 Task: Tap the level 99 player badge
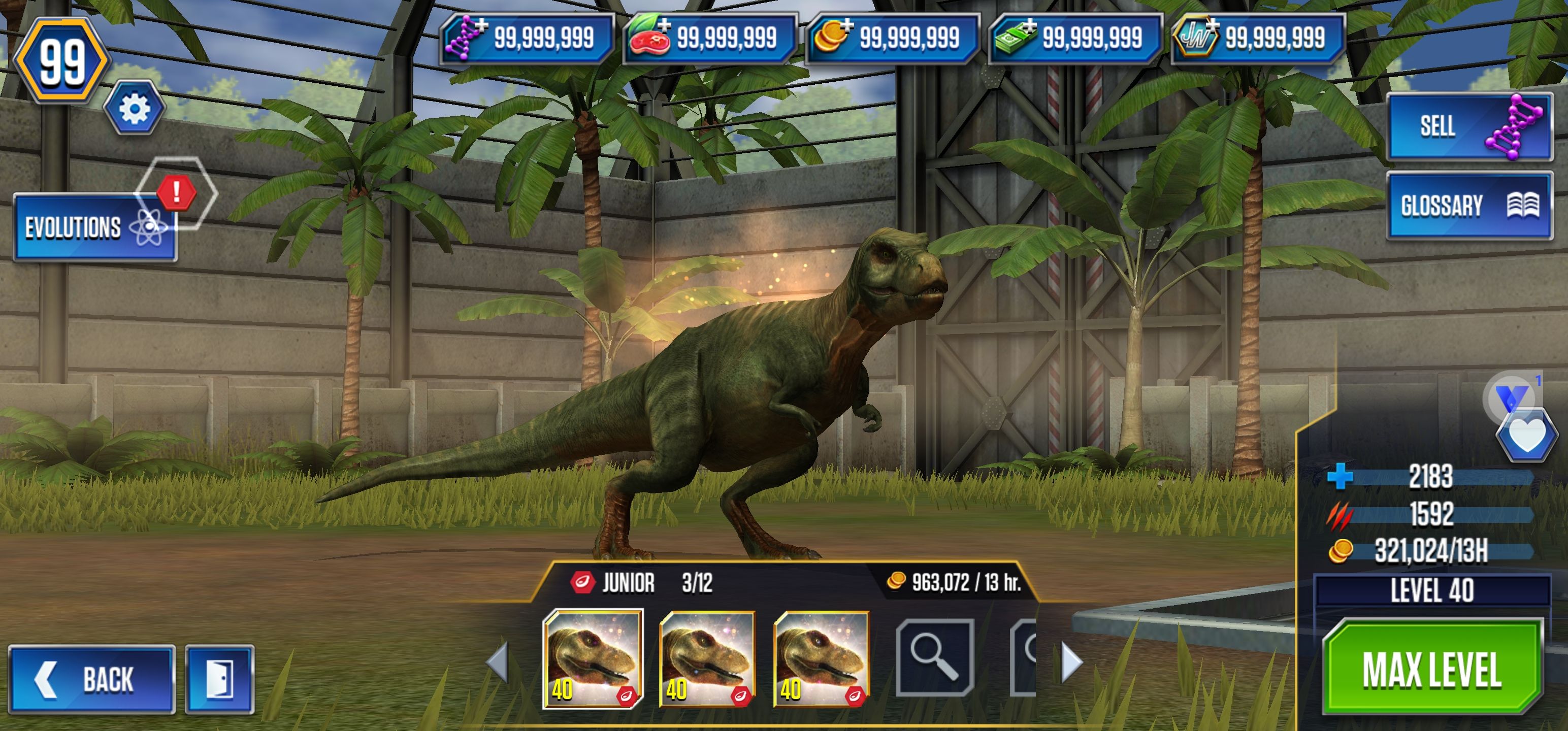coord(61,61)
